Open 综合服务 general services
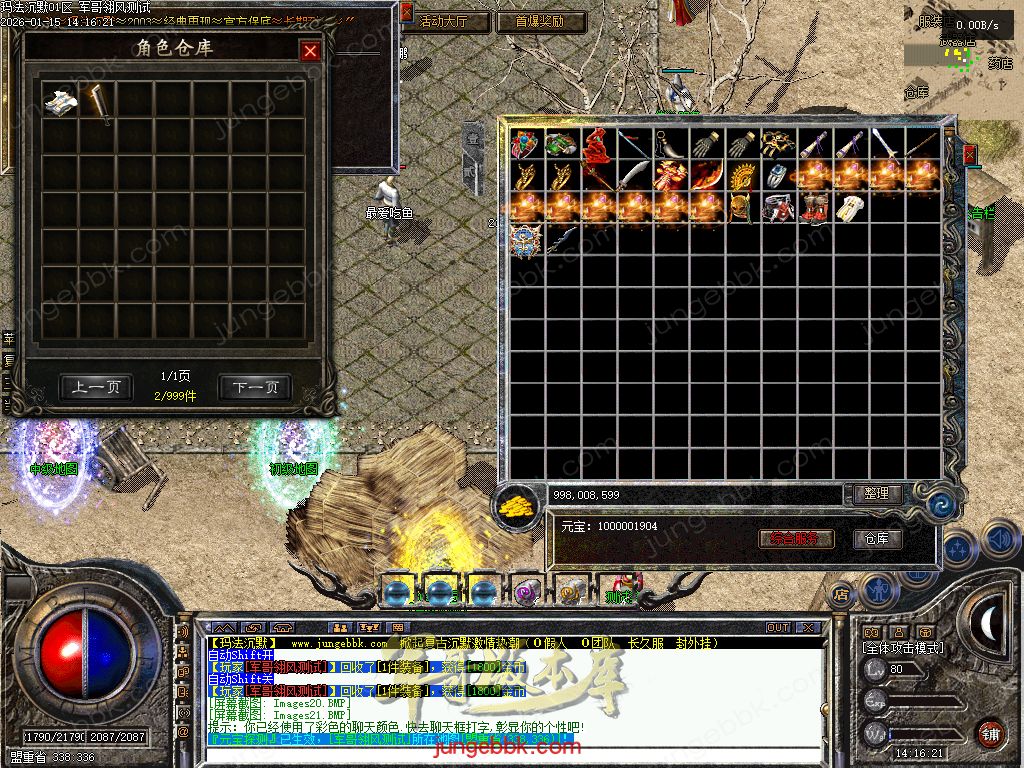This screenshot has height=768, width=1024. (796, 539)
